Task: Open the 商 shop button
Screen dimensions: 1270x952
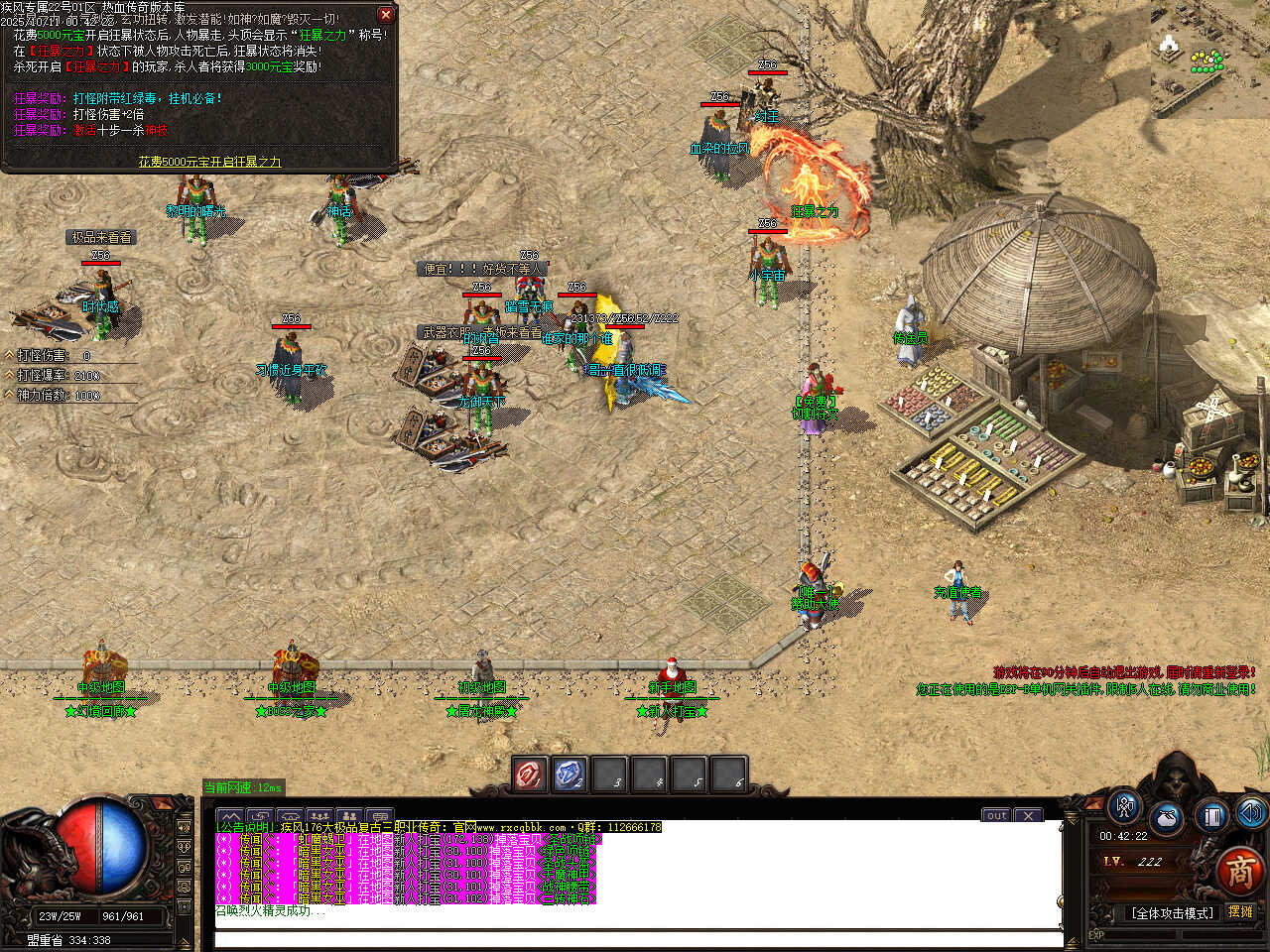Action: 1239,872
